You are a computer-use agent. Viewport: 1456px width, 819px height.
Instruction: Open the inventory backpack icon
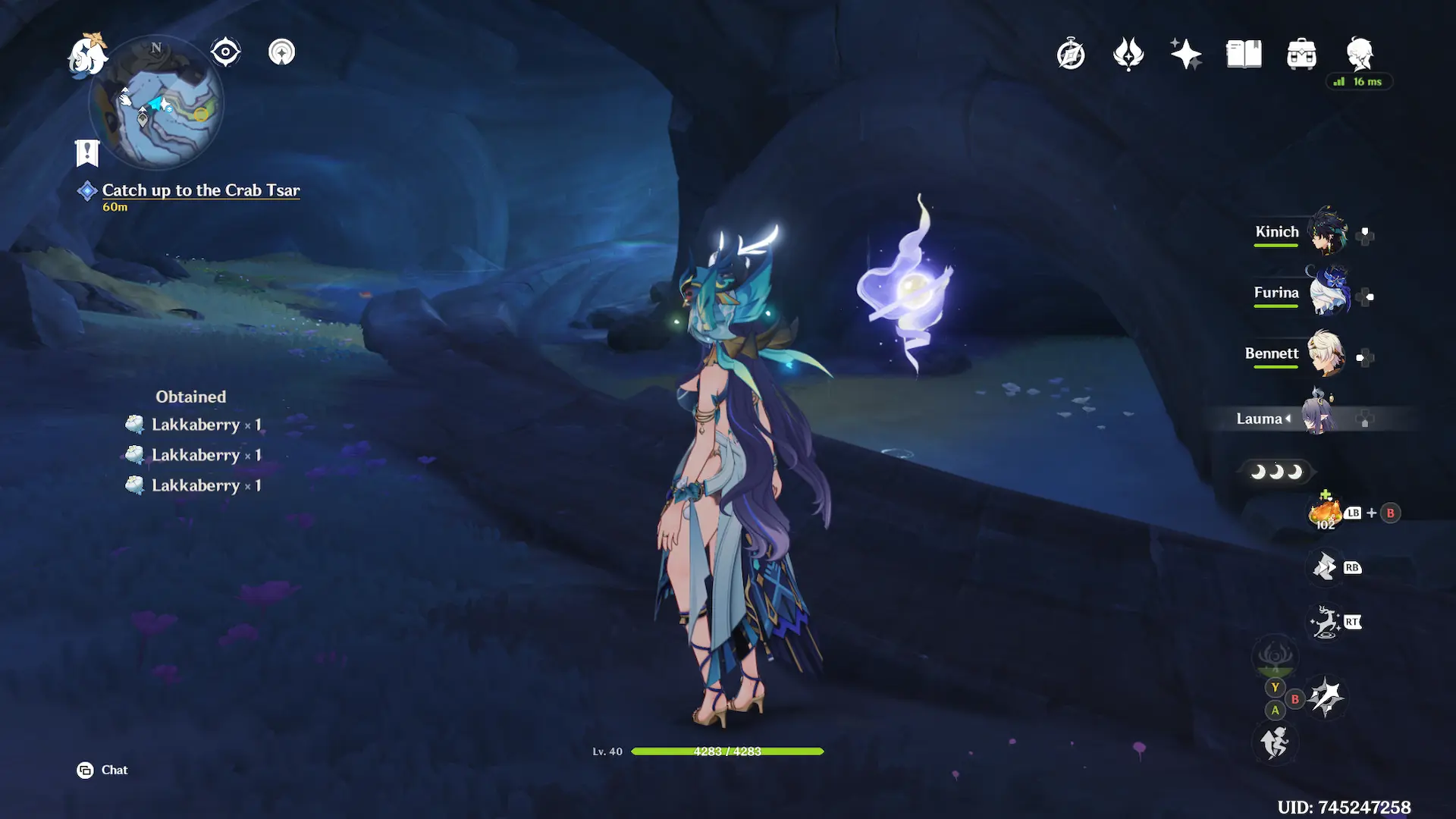pos(1301,54)
